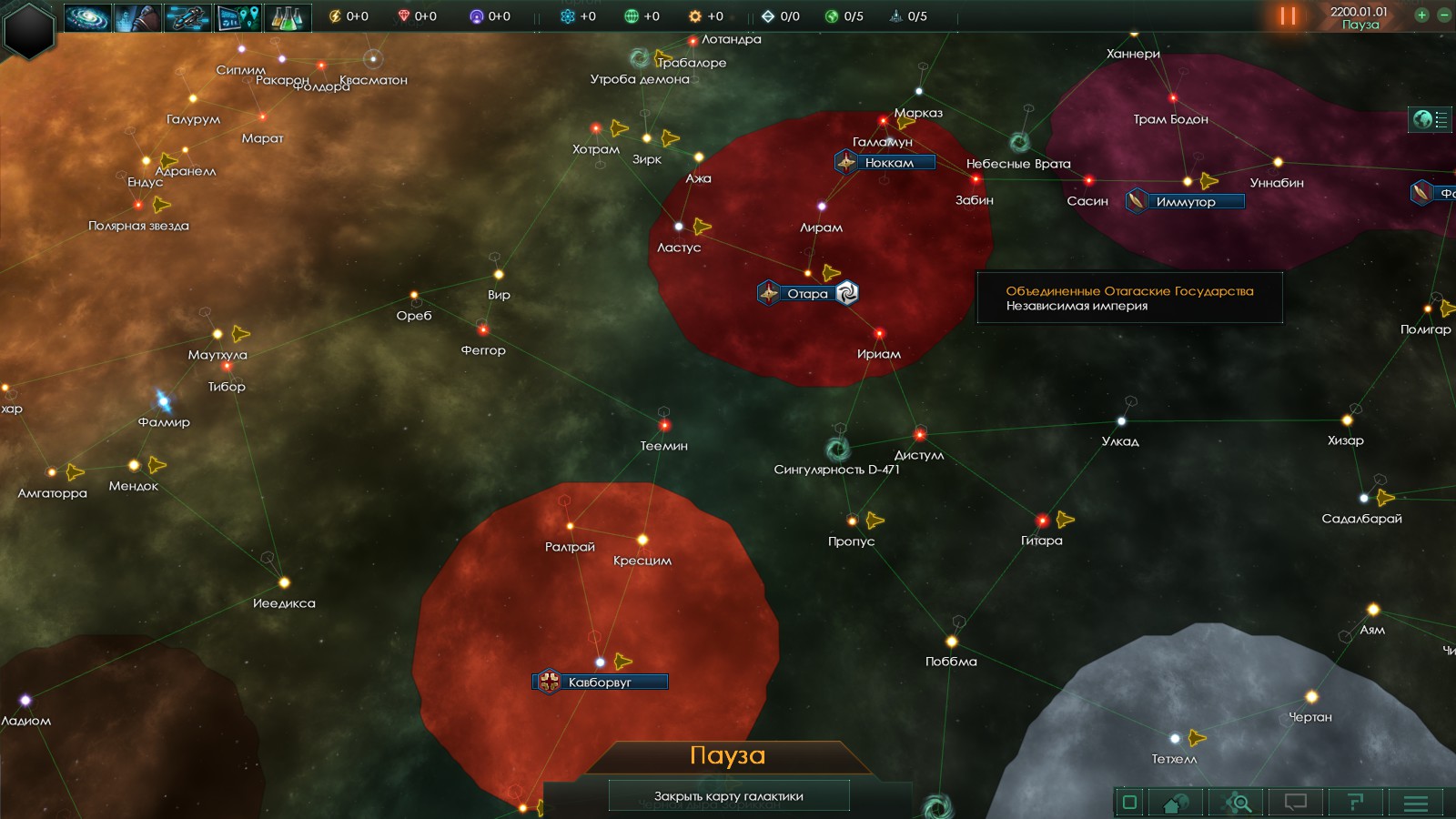The width and height of the screenshot is (1456, 819).
Task: Select the Отара home system label
Action: [807, 294]
